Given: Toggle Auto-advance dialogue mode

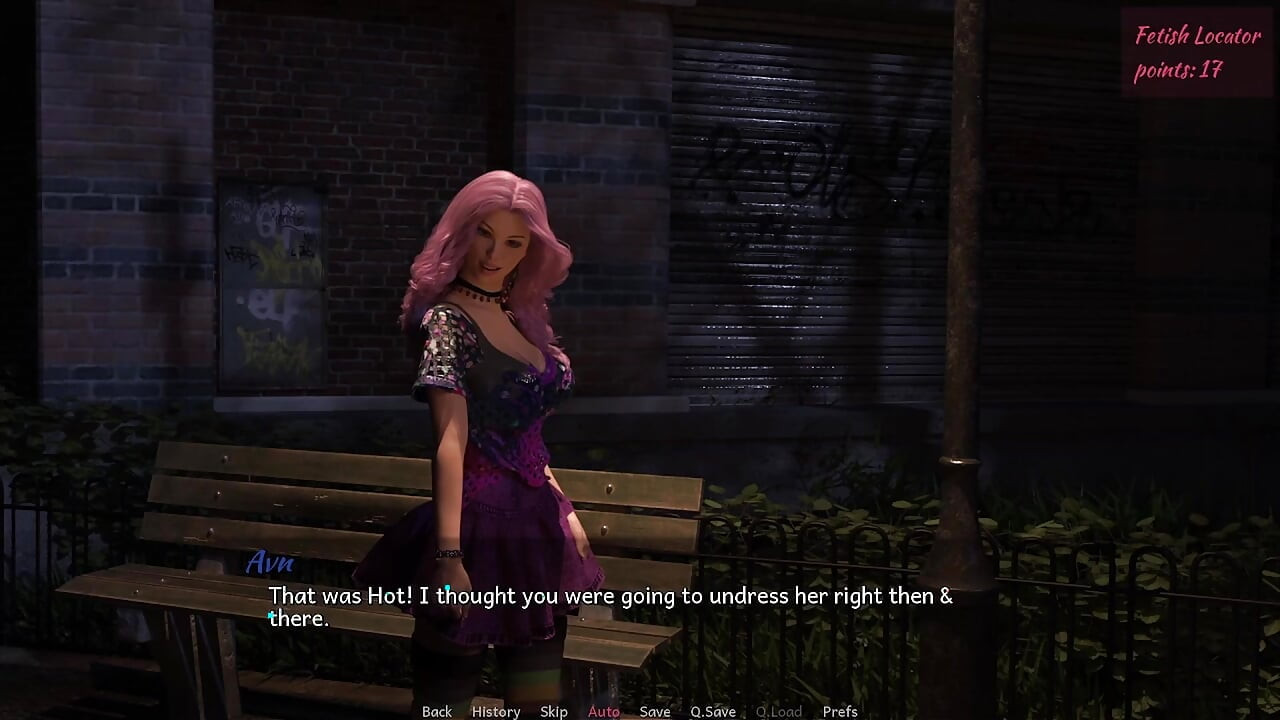Looking at the screenshot, I should 604,712.
